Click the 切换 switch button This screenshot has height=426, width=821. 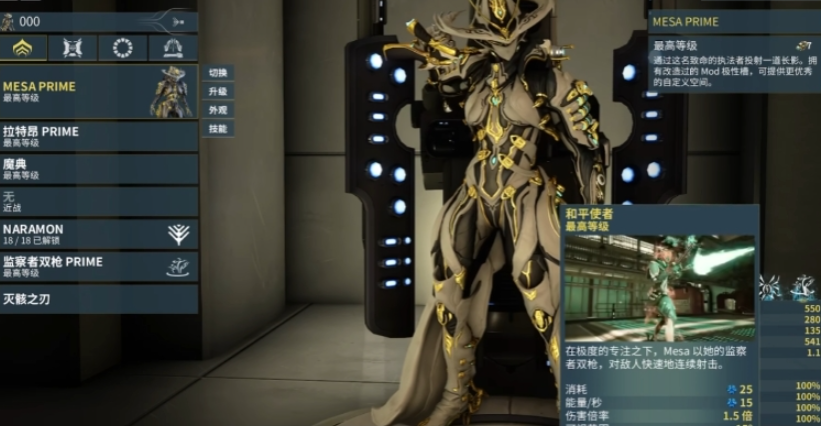[x=217, y=73]
